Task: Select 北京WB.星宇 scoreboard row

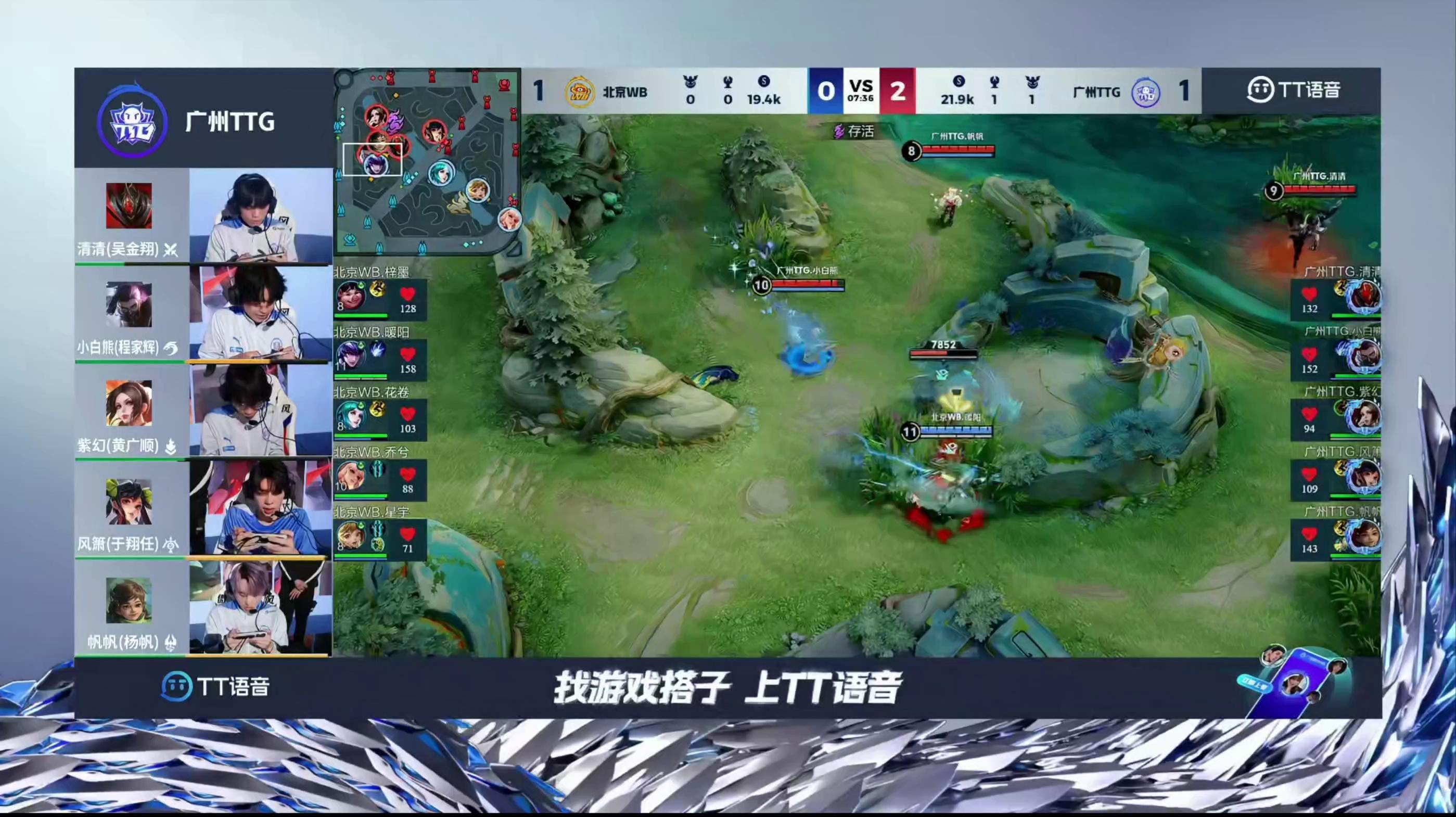Action: click(x=380, y=539)
